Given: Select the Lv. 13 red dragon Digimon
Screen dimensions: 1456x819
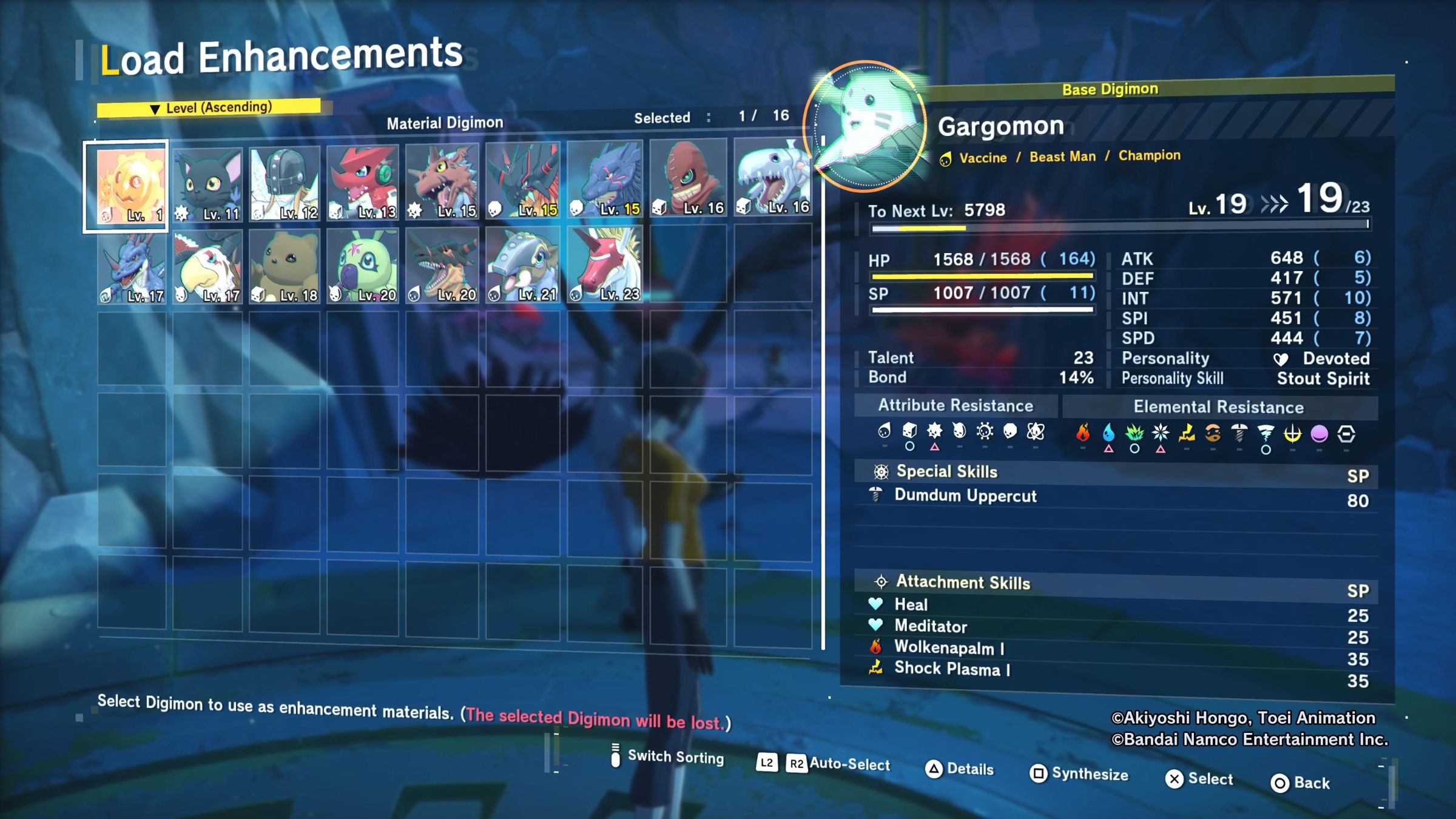Looking at the screenshot, I should (x=363, y=182).
